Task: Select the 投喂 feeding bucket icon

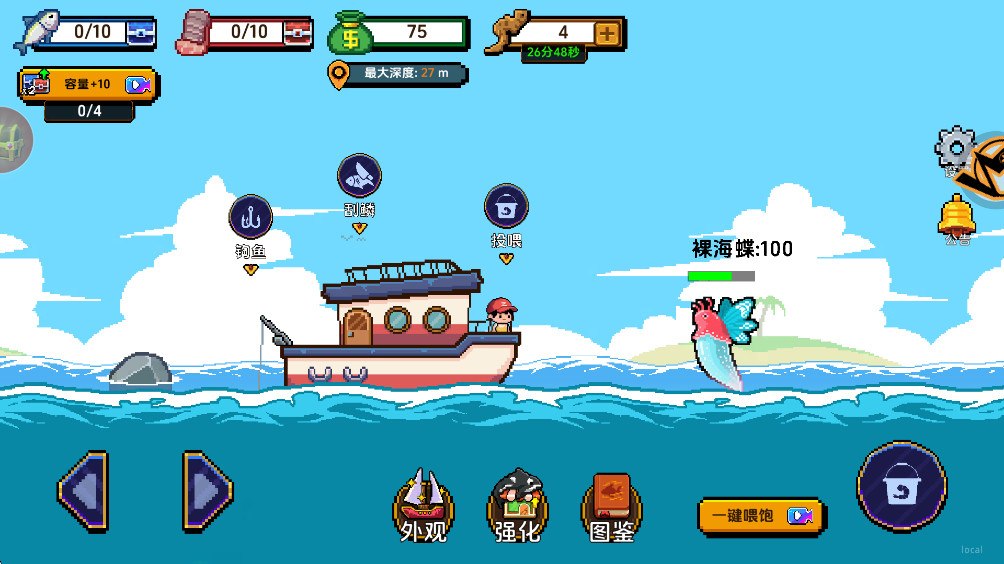Action: [x=506, y=207]
